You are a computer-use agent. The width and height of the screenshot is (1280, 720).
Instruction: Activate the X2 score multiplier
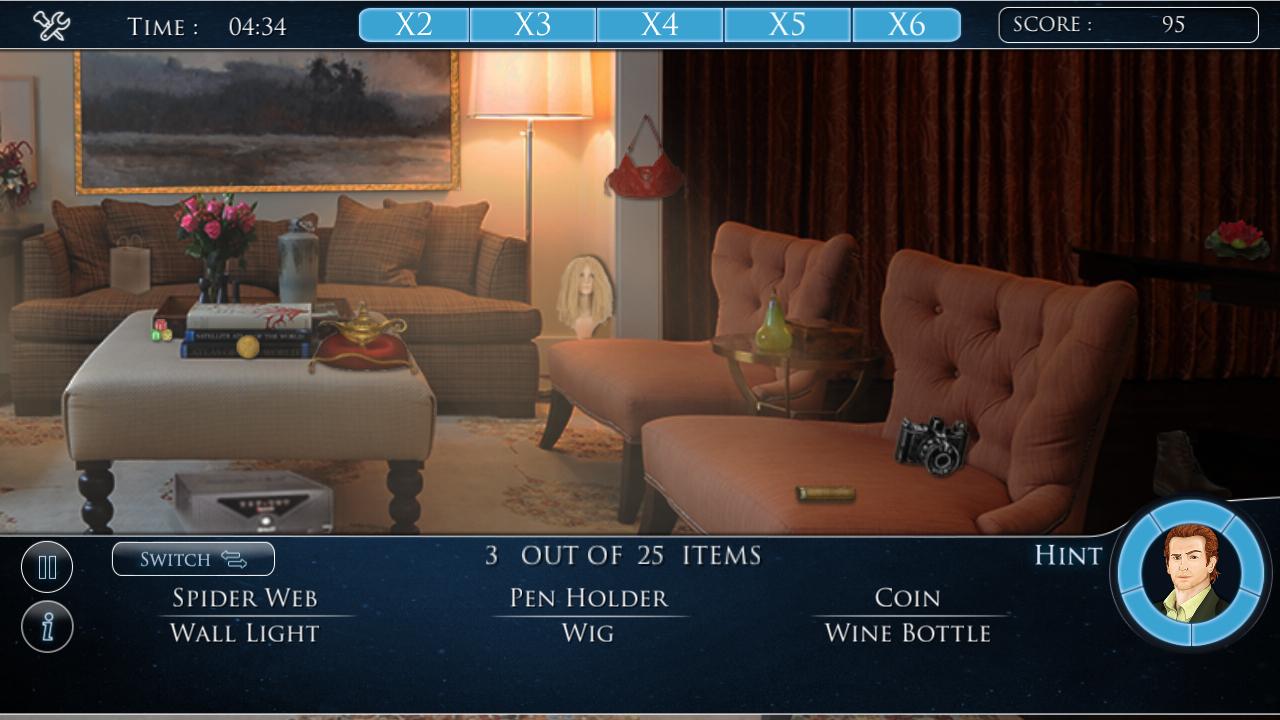tap(413, 22)
